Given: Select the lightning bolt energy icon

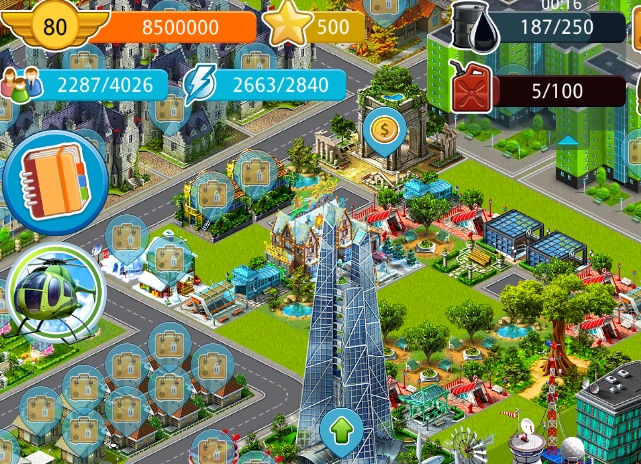Looking at the screenshot, I should point(200,84).
